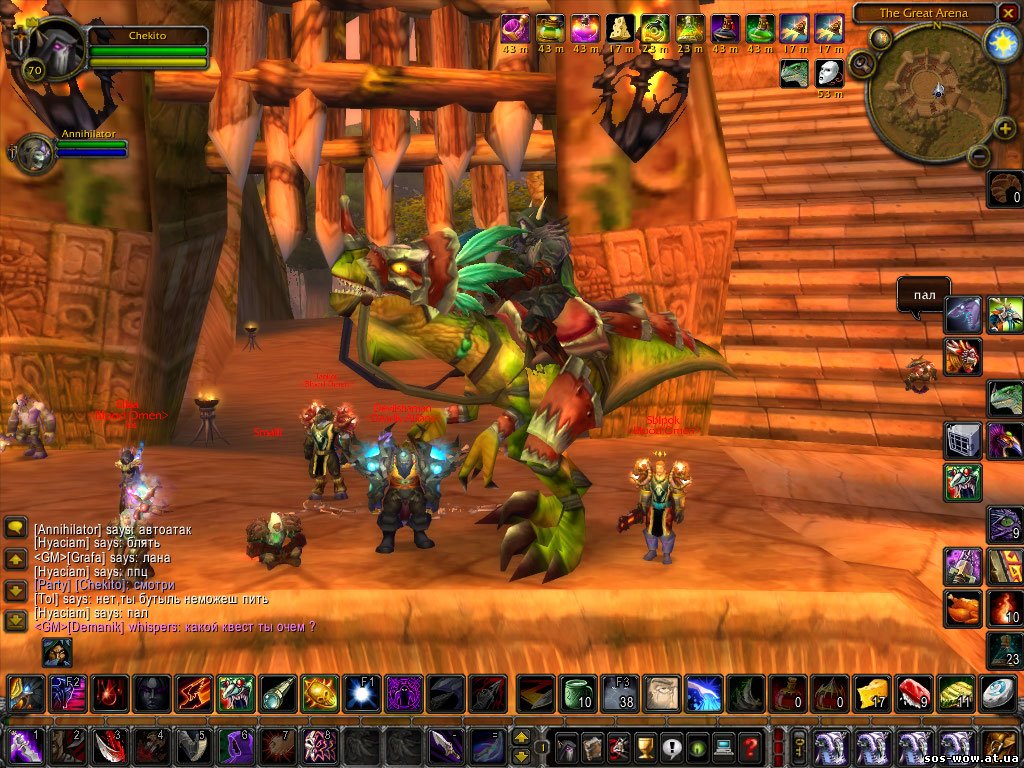Screen dimensions: 1024x768
Task: Zoom in the minimap with plus button
Action: (x=1004, y=129)
